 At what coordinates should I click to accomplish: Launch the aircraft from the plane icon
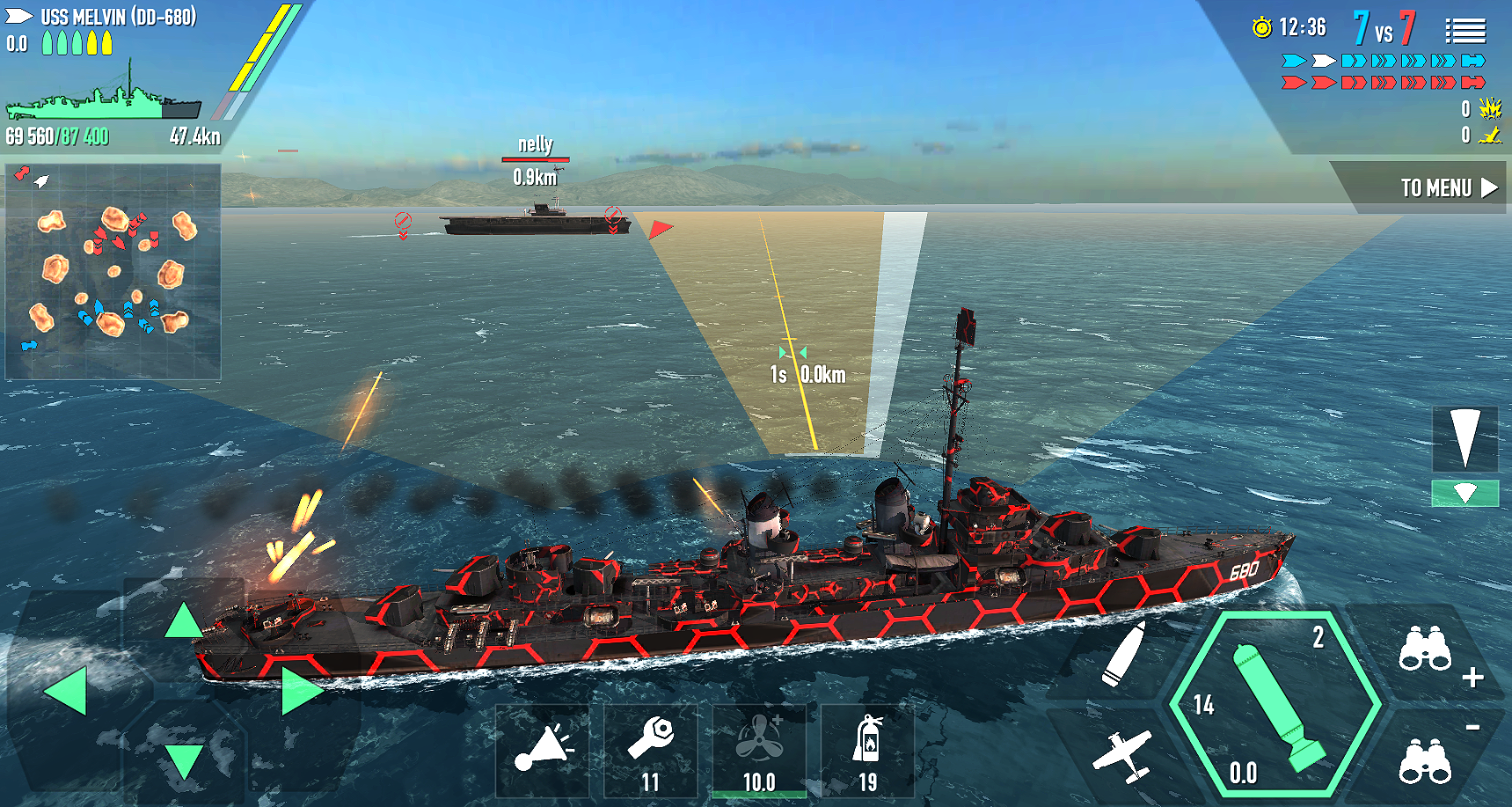tap(1129, 752)
